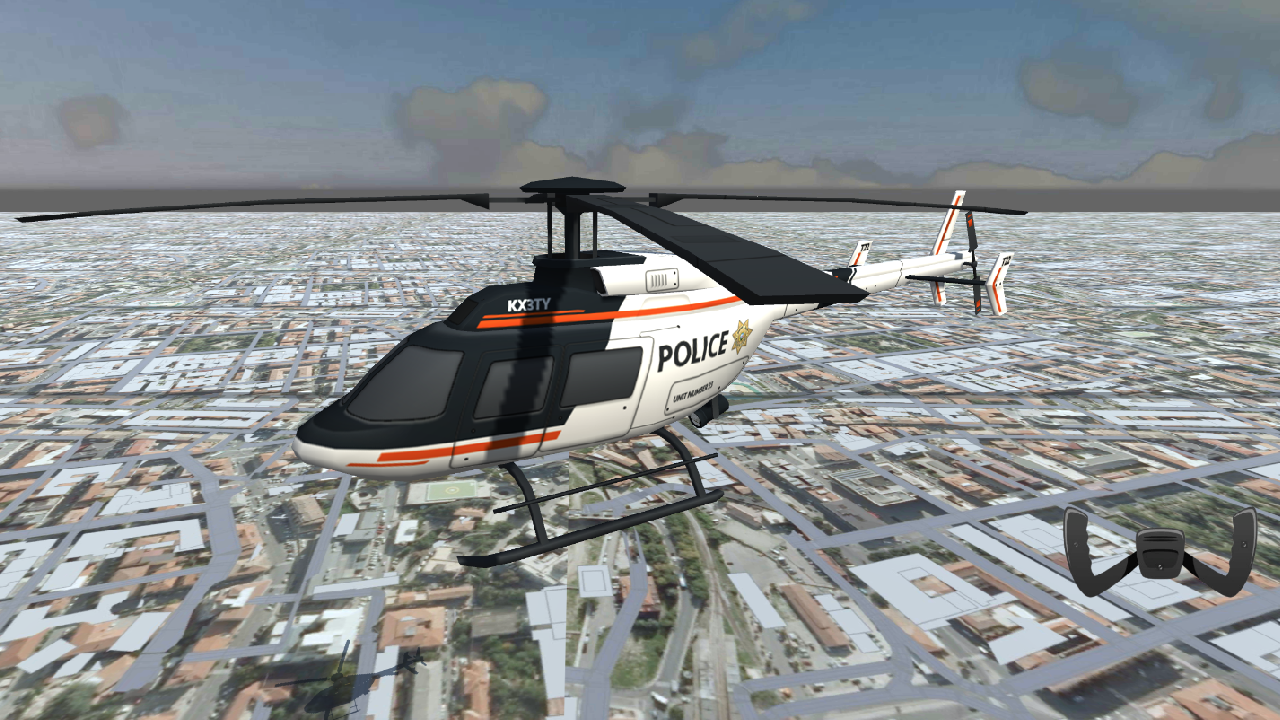Click the screw on the yoke's center panel

(x=1160, y=565)
